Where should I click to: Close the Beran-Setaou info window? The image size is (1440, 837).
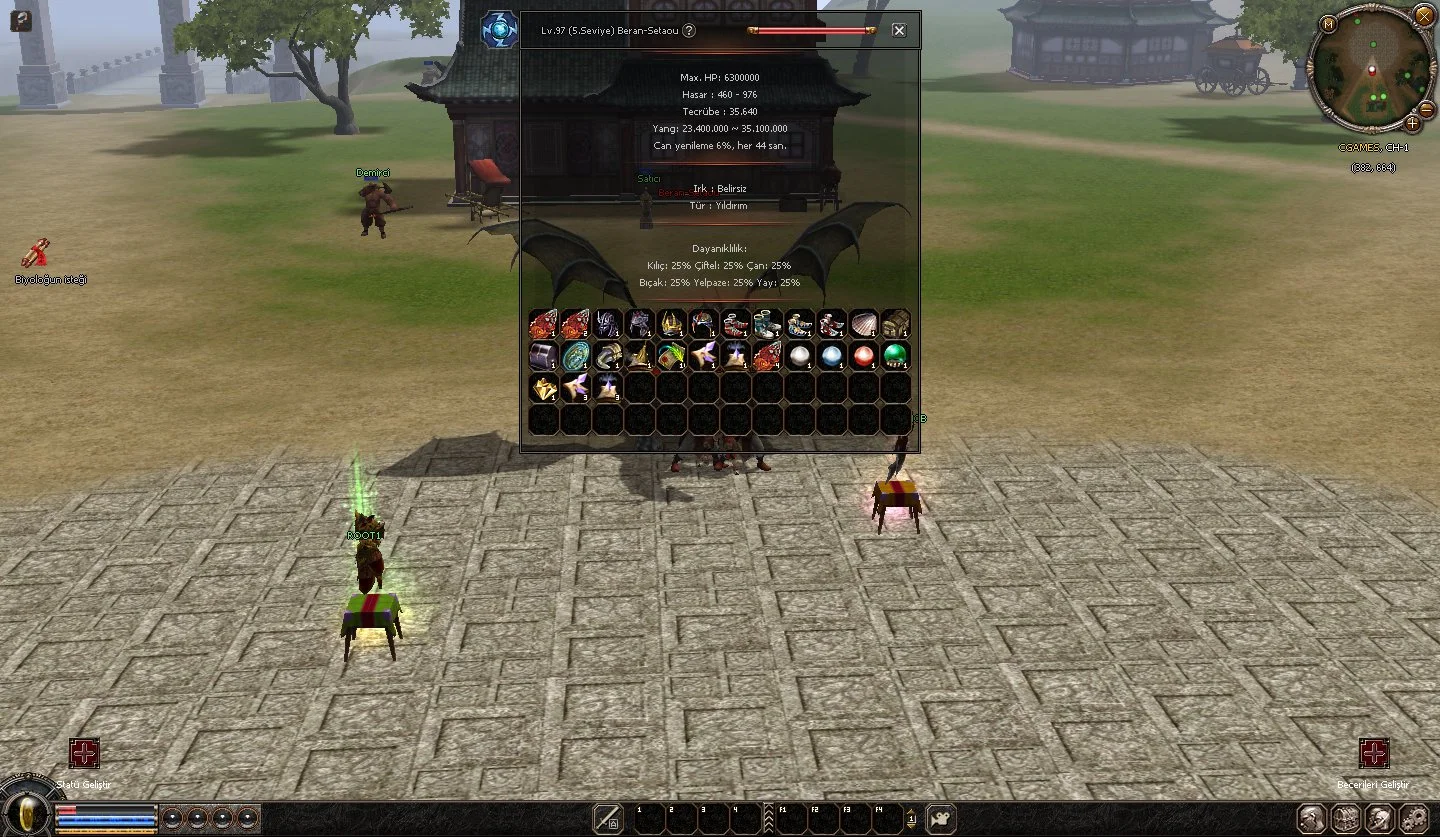899,30
